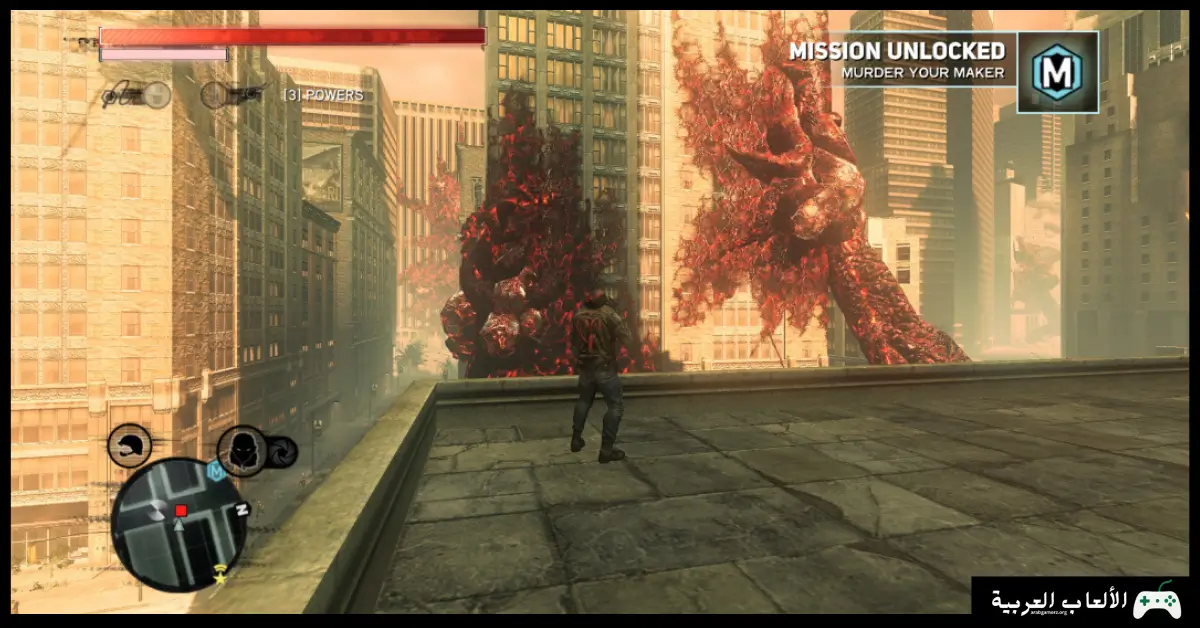This screenshot has width=1200, height=628.
Task: Click the blue M mission marker on minimap
Action: 214,471
